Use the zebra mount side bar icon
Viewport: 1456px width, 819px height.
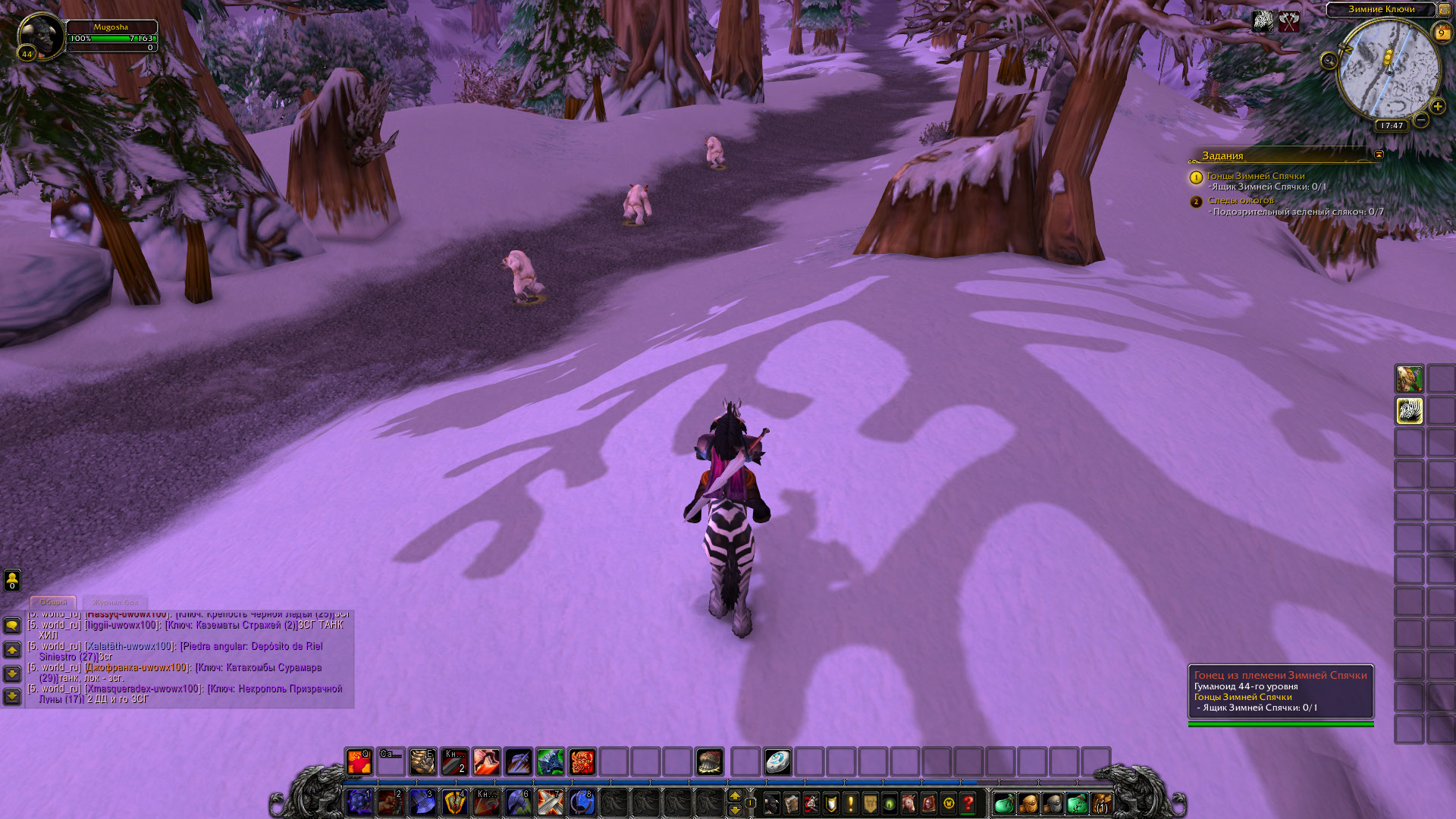click(x=1409, y=411)
